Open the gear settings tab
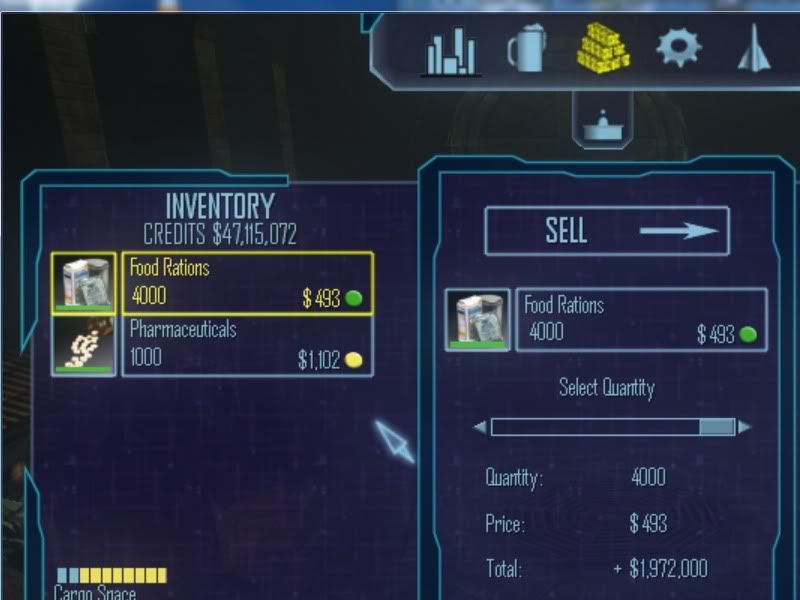The width and height of the screenshot is (800, 600). click(679, 47)
